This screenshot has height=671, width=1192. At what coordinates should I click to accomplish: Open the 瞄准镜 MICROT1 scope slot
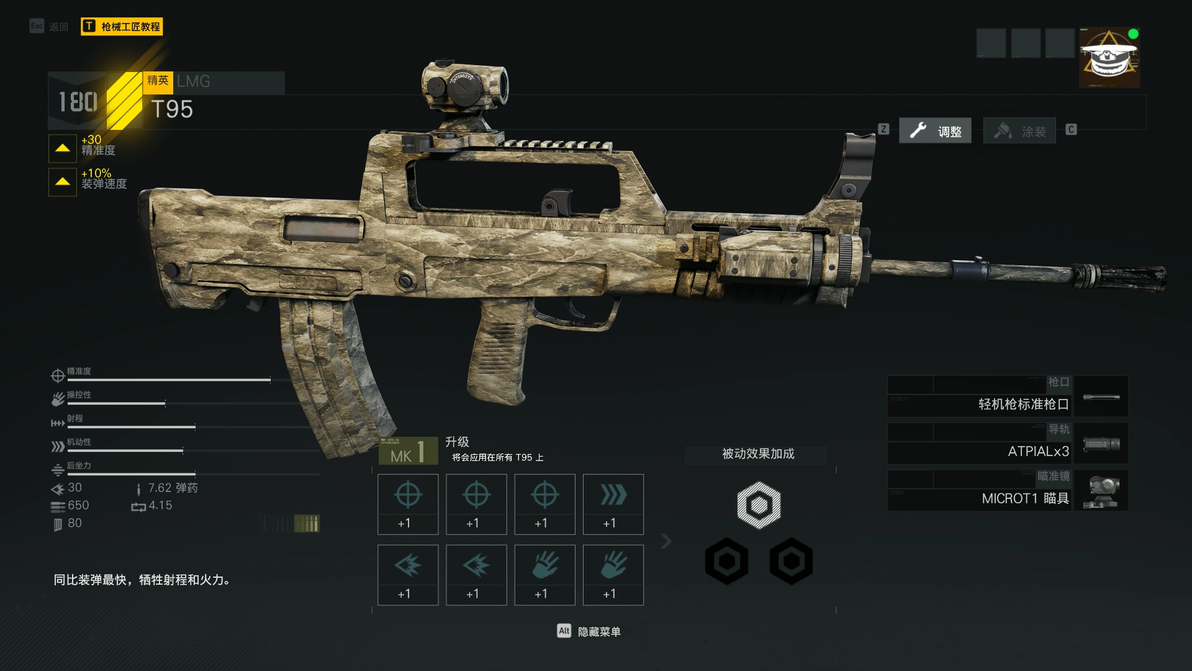click(1007, 491)
